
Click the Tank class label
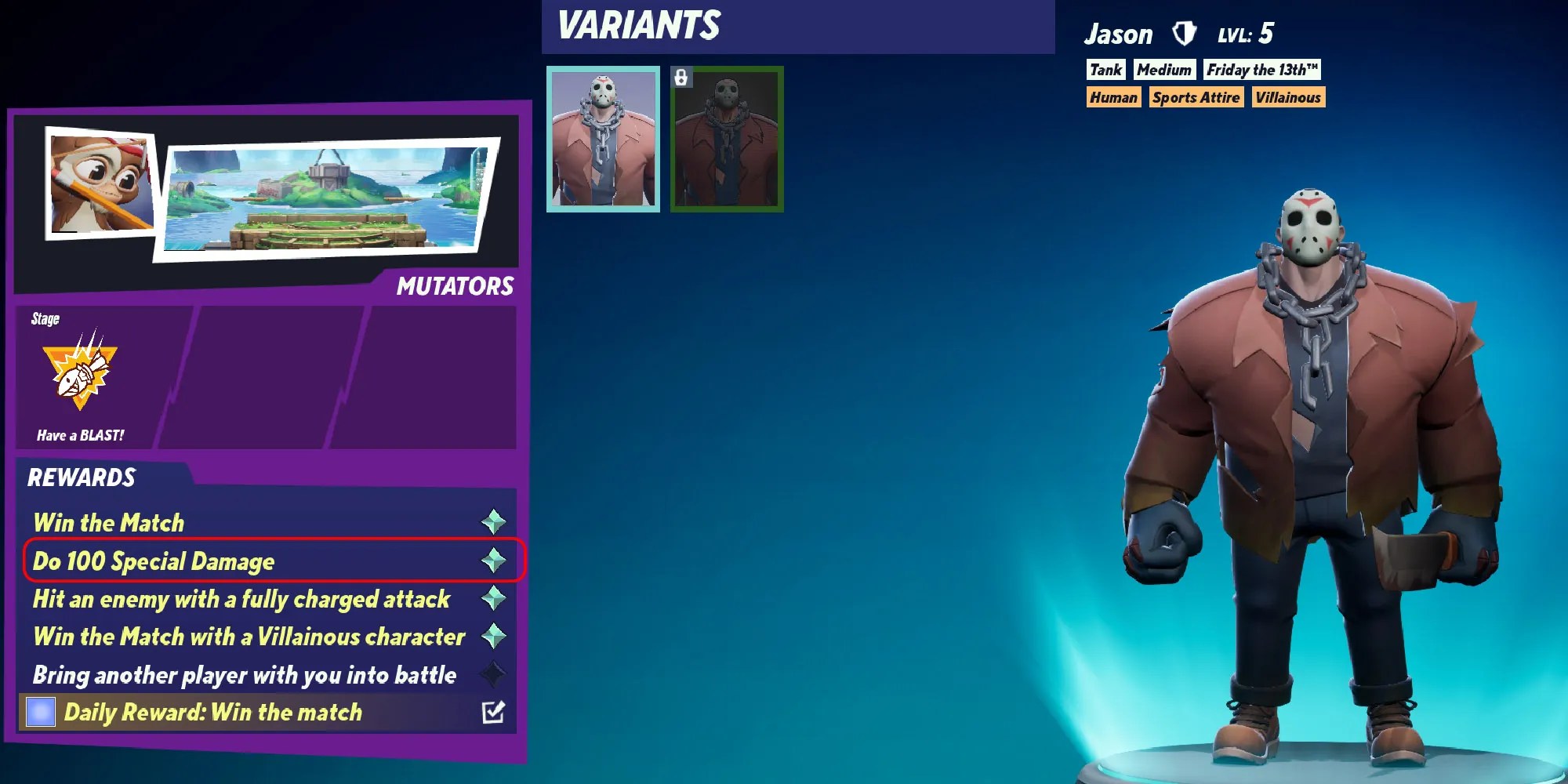click(1105, 70)
